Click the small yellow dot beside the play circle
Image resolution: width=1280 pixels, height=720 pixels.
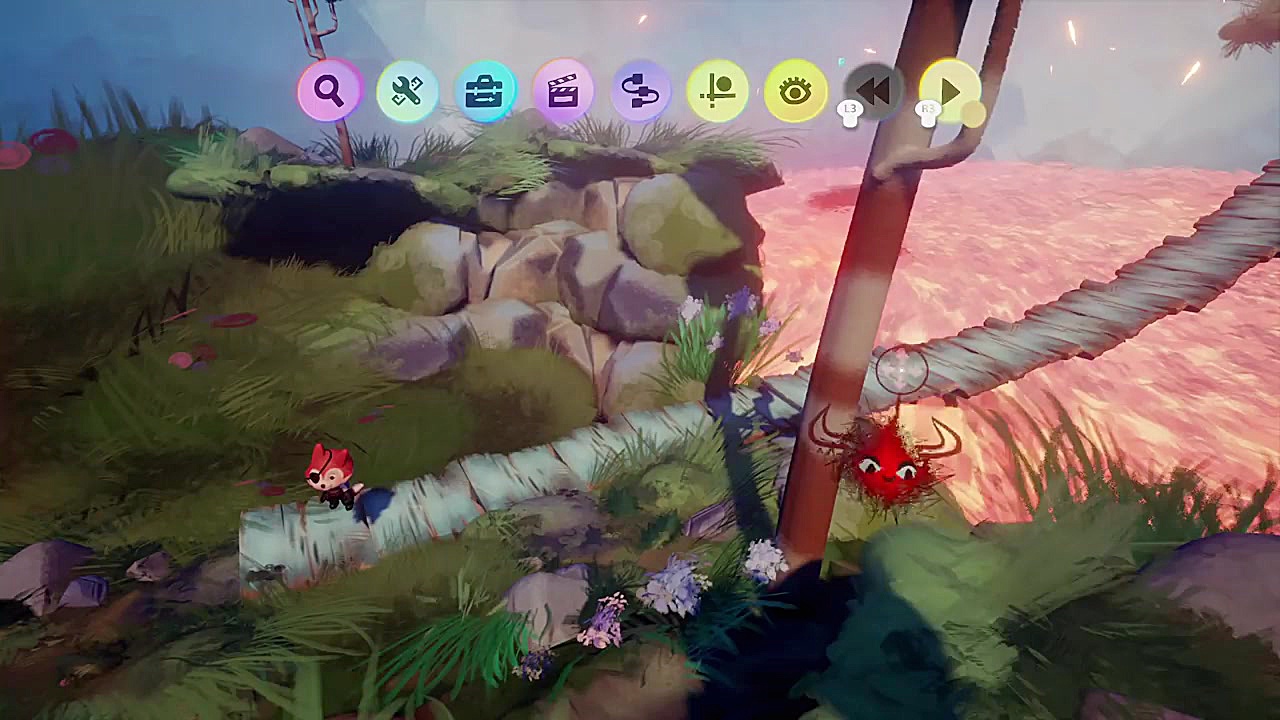(973, 112)
